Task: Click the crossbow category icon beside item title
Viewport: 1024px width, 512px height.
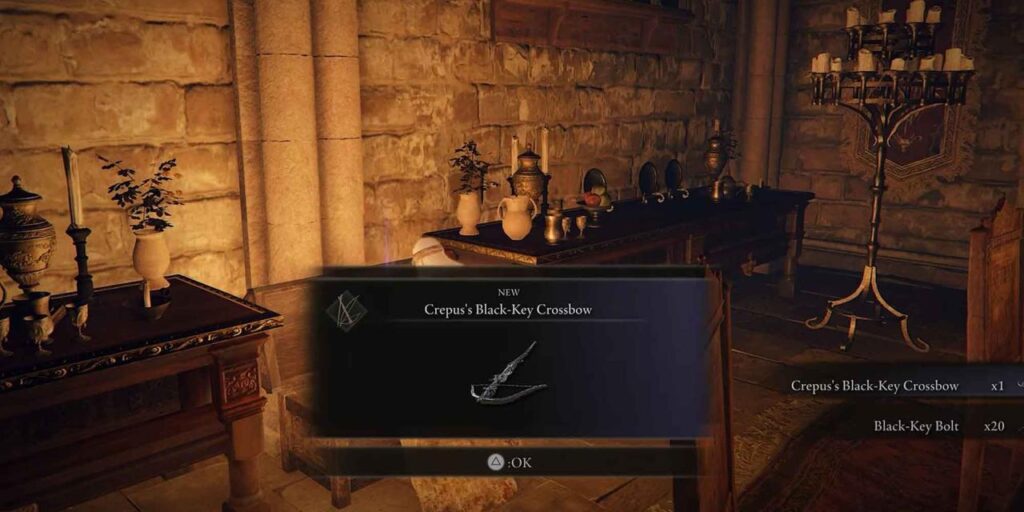Action: [x=345, y=310]
